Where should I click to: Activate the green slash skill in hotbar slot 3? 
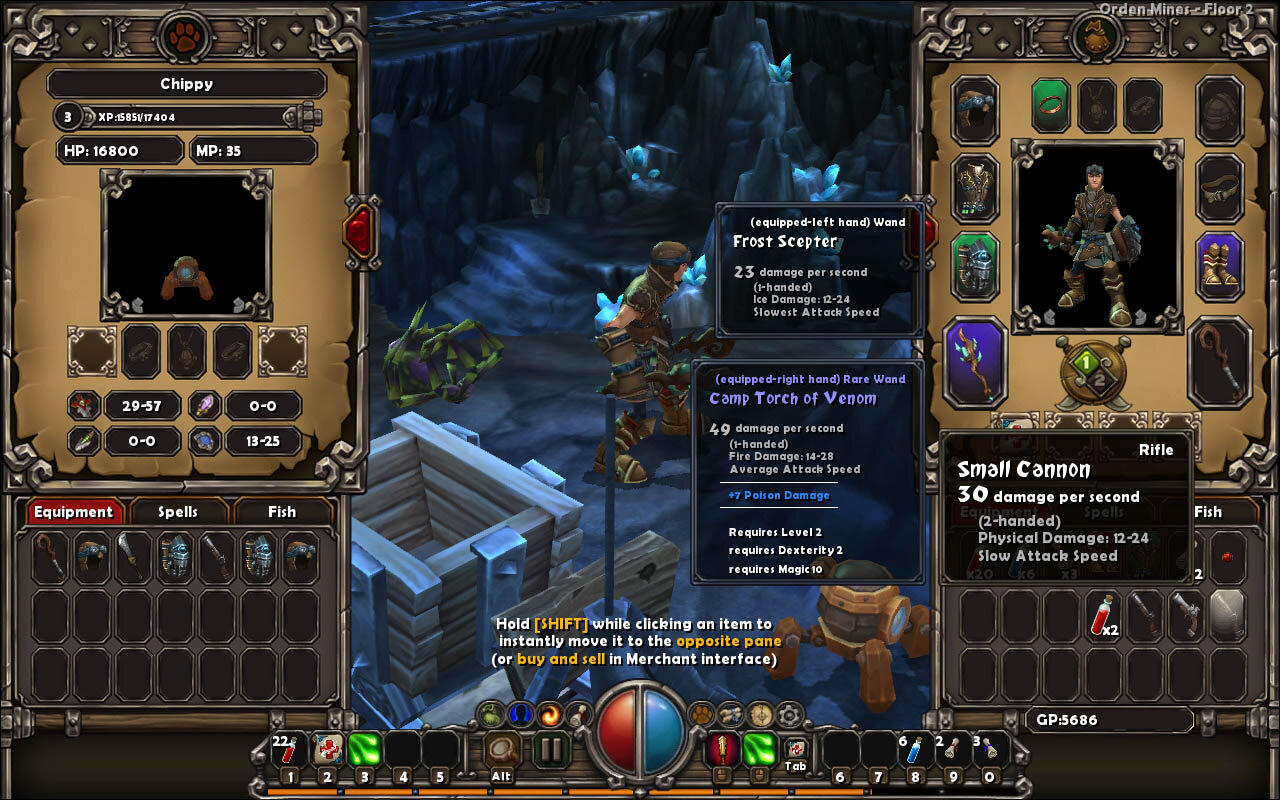pyautogui.click(x=365, y=750)
